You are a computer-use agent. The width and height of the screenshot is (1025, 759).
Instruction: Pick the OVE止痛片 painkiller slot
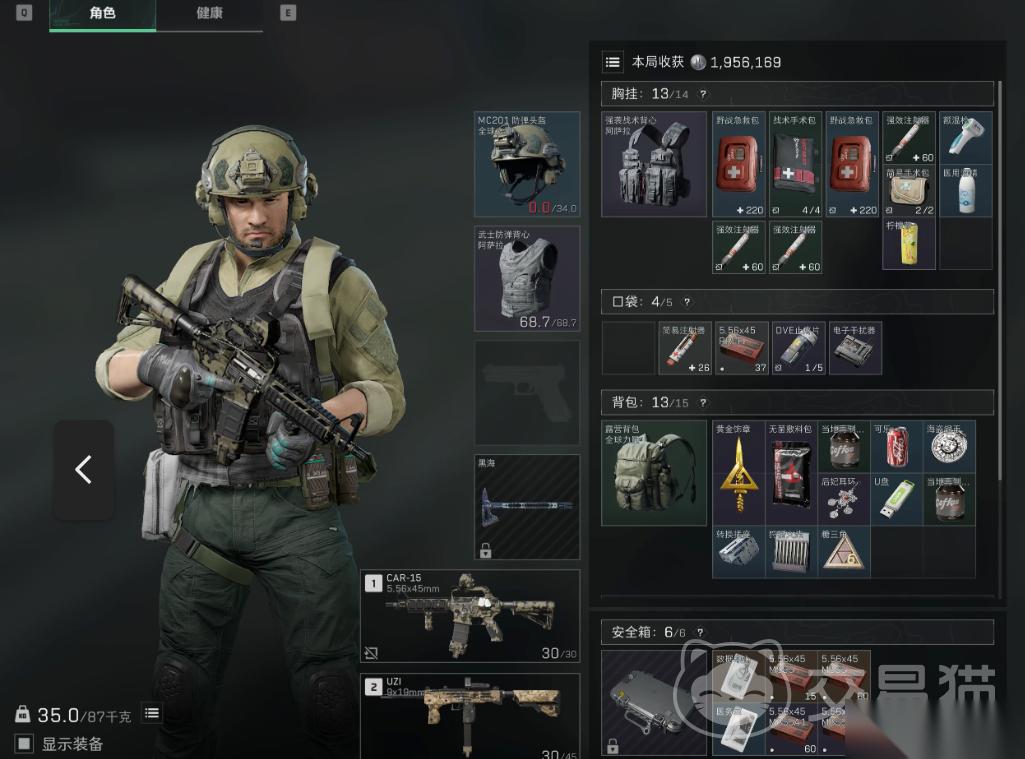pos(798,347)
